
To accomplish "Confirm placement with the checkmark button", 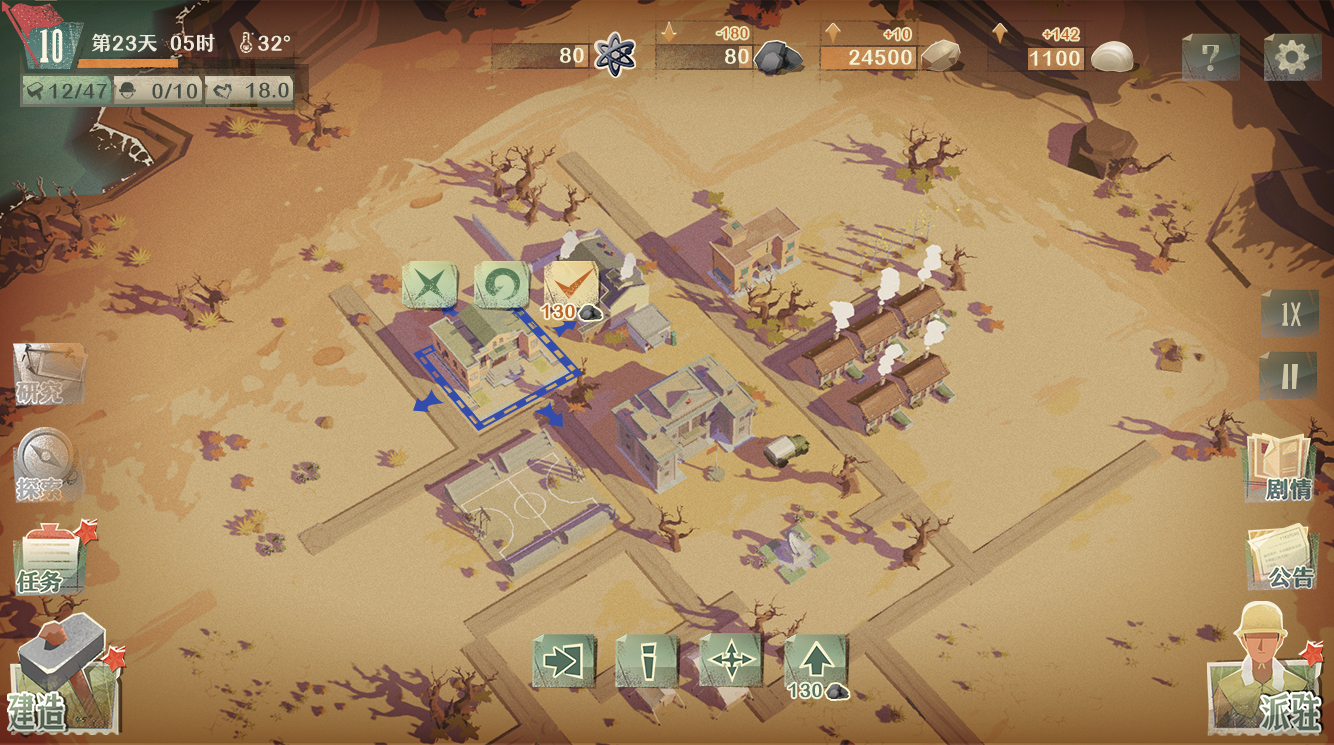I will point(571,285).
